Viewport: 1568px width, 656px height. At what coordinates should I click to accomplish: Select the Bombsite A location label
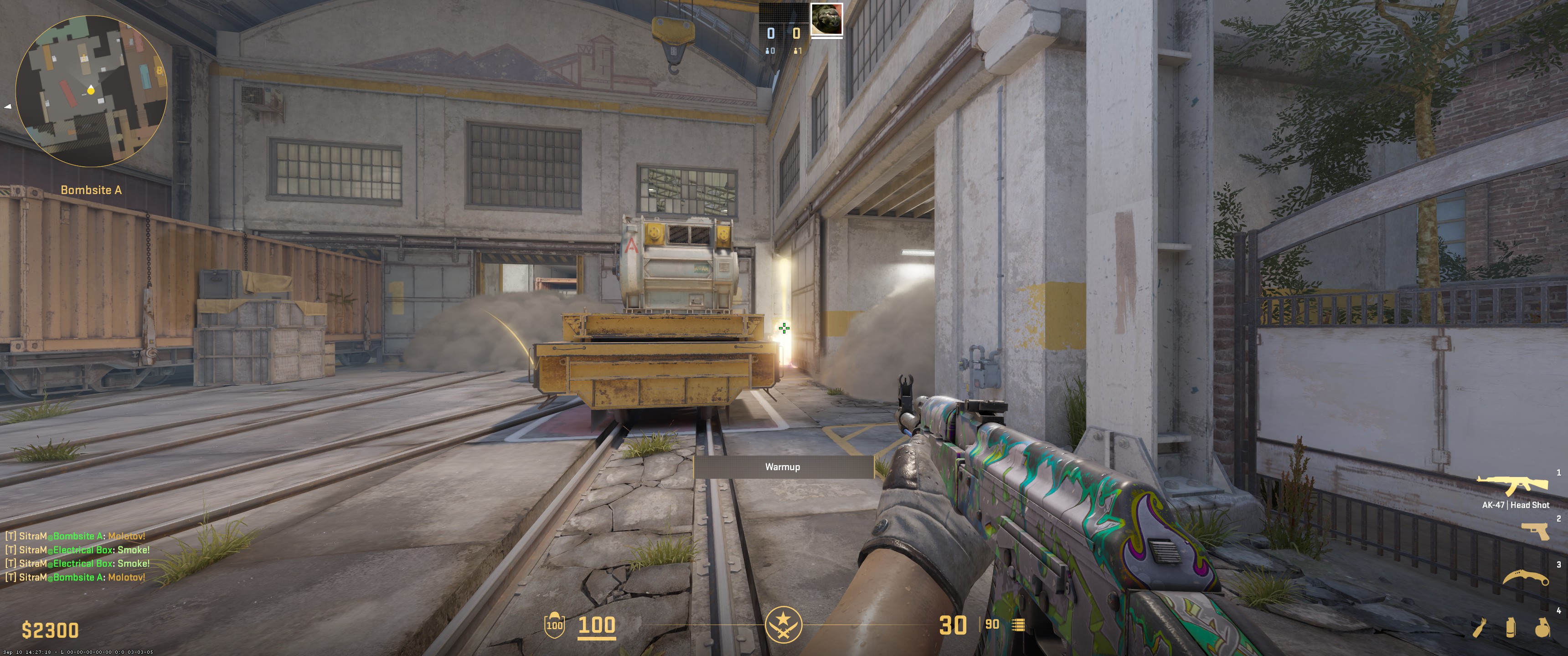pos(91,190)
